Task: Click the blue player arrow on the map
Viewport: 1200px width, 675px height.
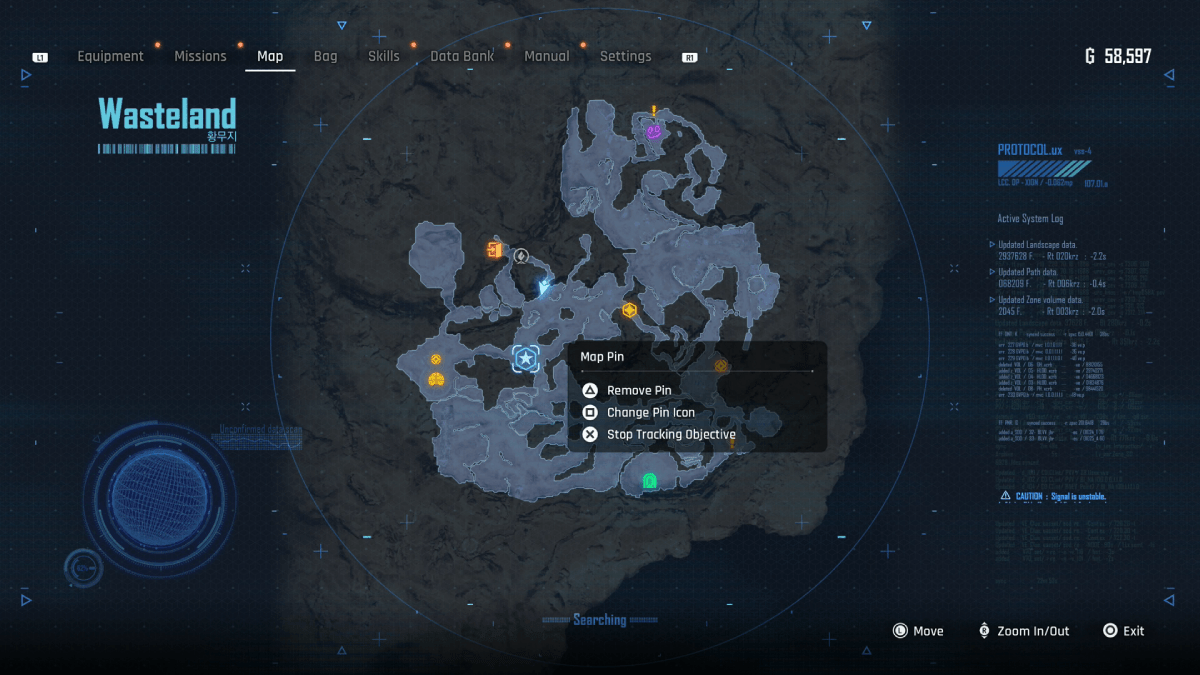Action: 544,288
